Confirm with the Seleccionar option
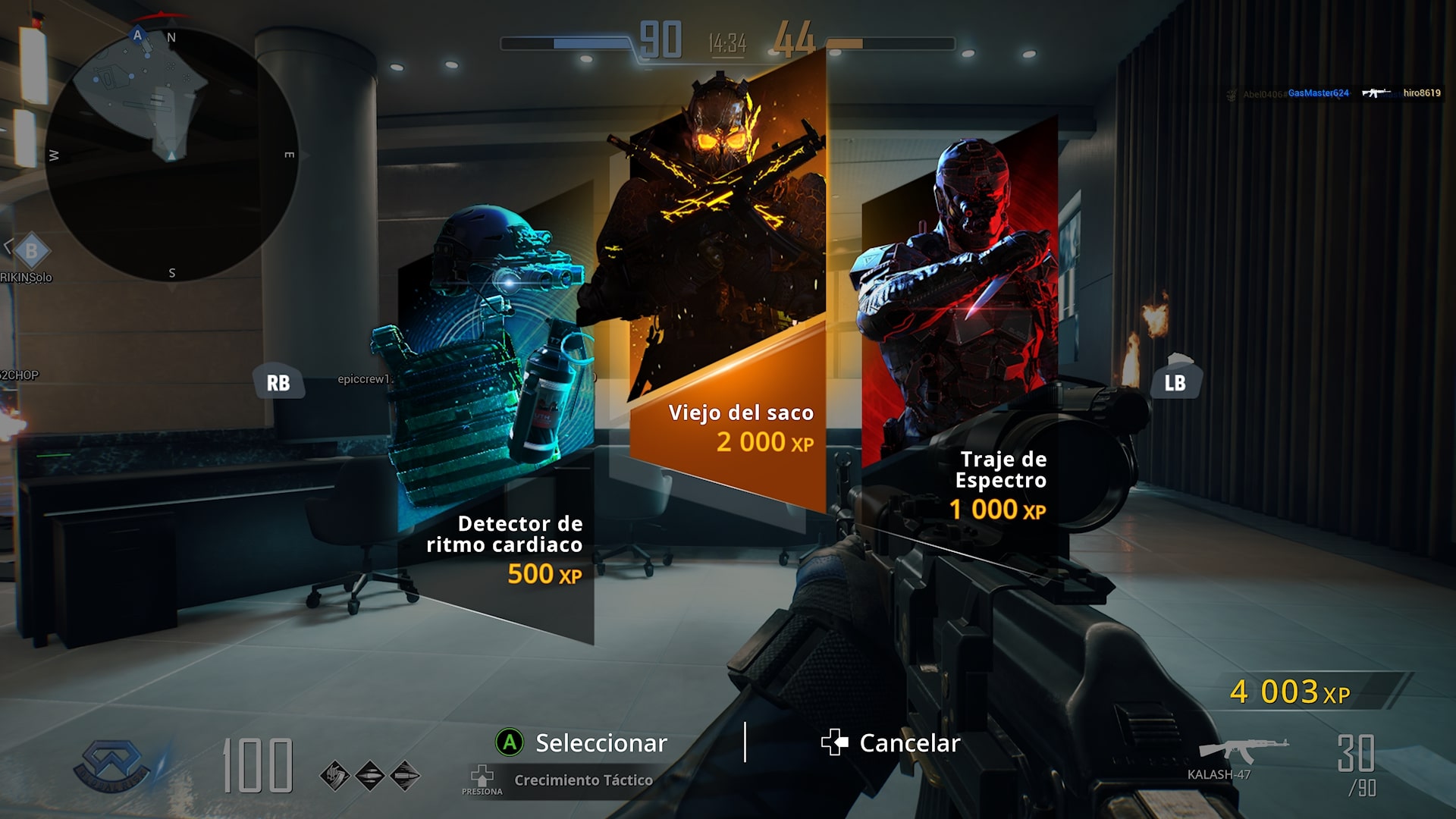The height and width of the screenshot is (819, 1456). (582, 742)
